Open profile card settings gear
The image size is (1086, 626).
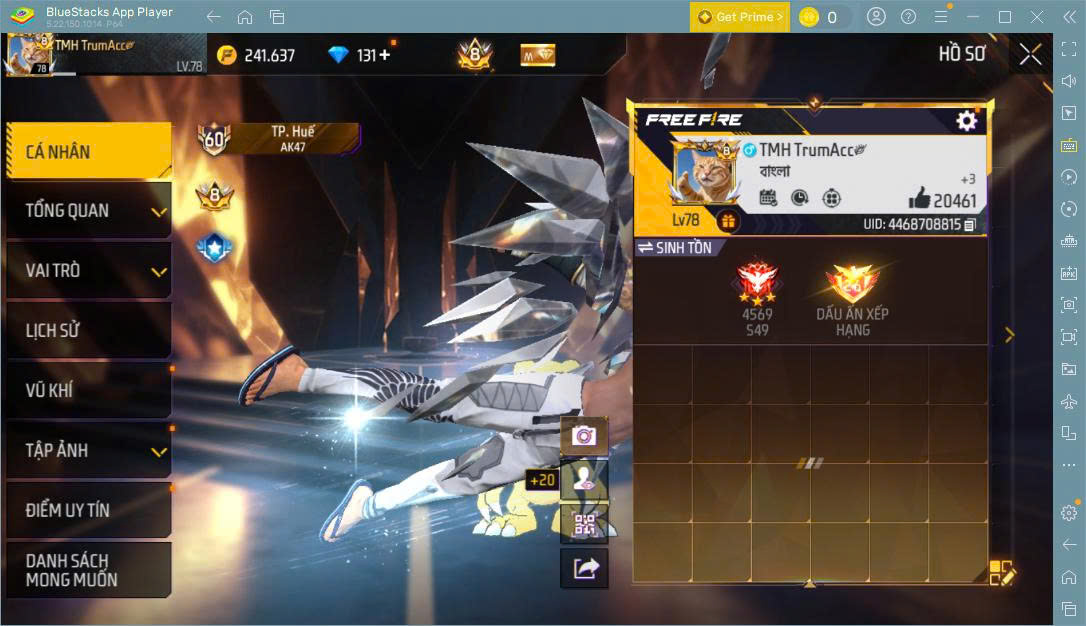(x=966, y=121)
